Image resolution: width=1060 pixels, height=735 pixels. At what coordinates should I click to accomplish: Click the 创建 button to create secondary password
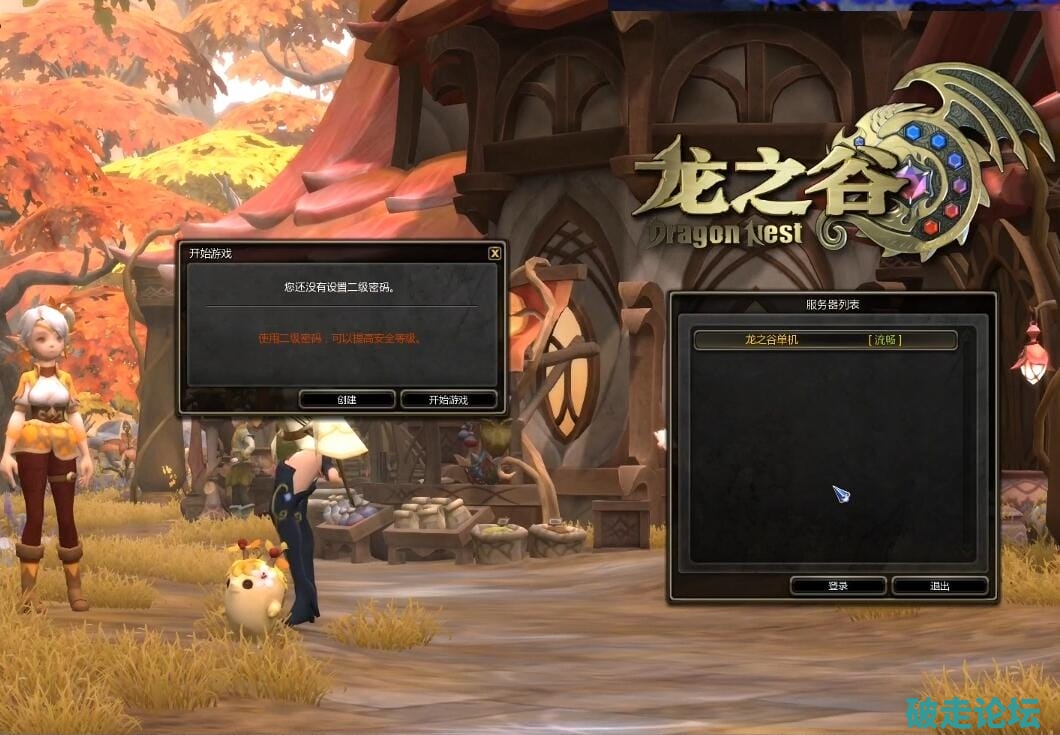[347, 399]
